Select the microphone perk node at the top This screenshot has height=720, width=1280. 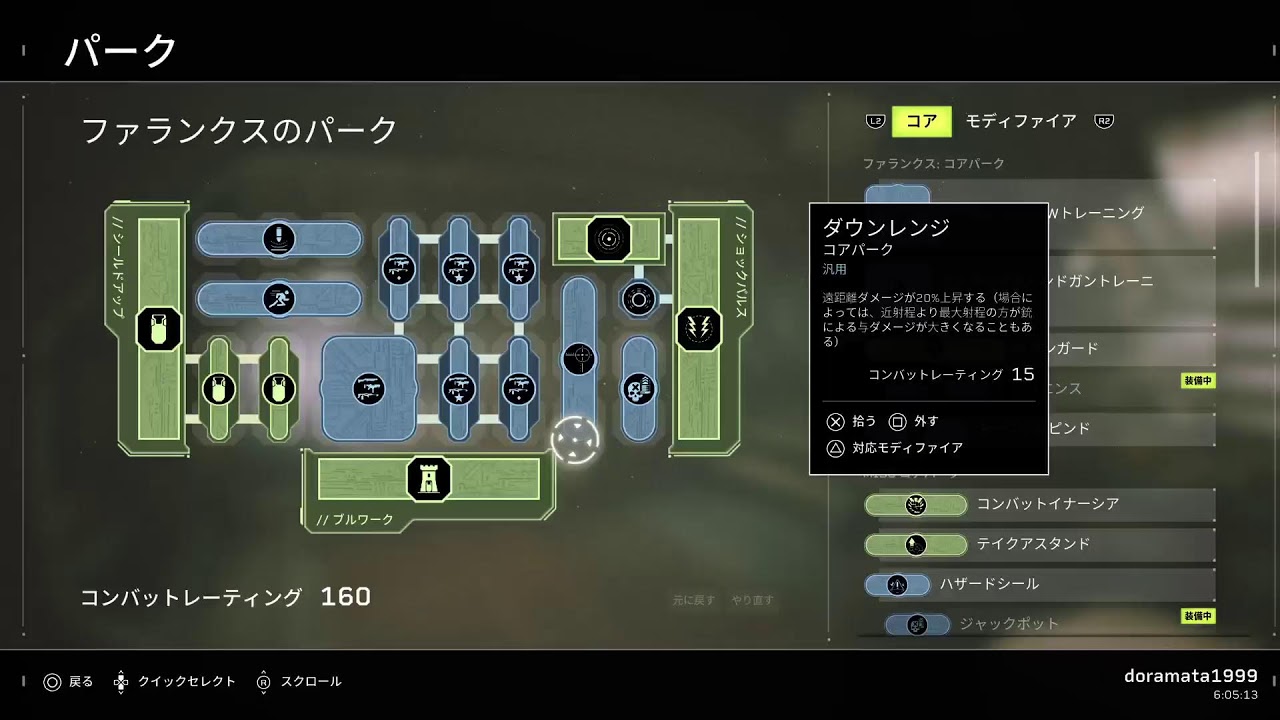[280, 238]
